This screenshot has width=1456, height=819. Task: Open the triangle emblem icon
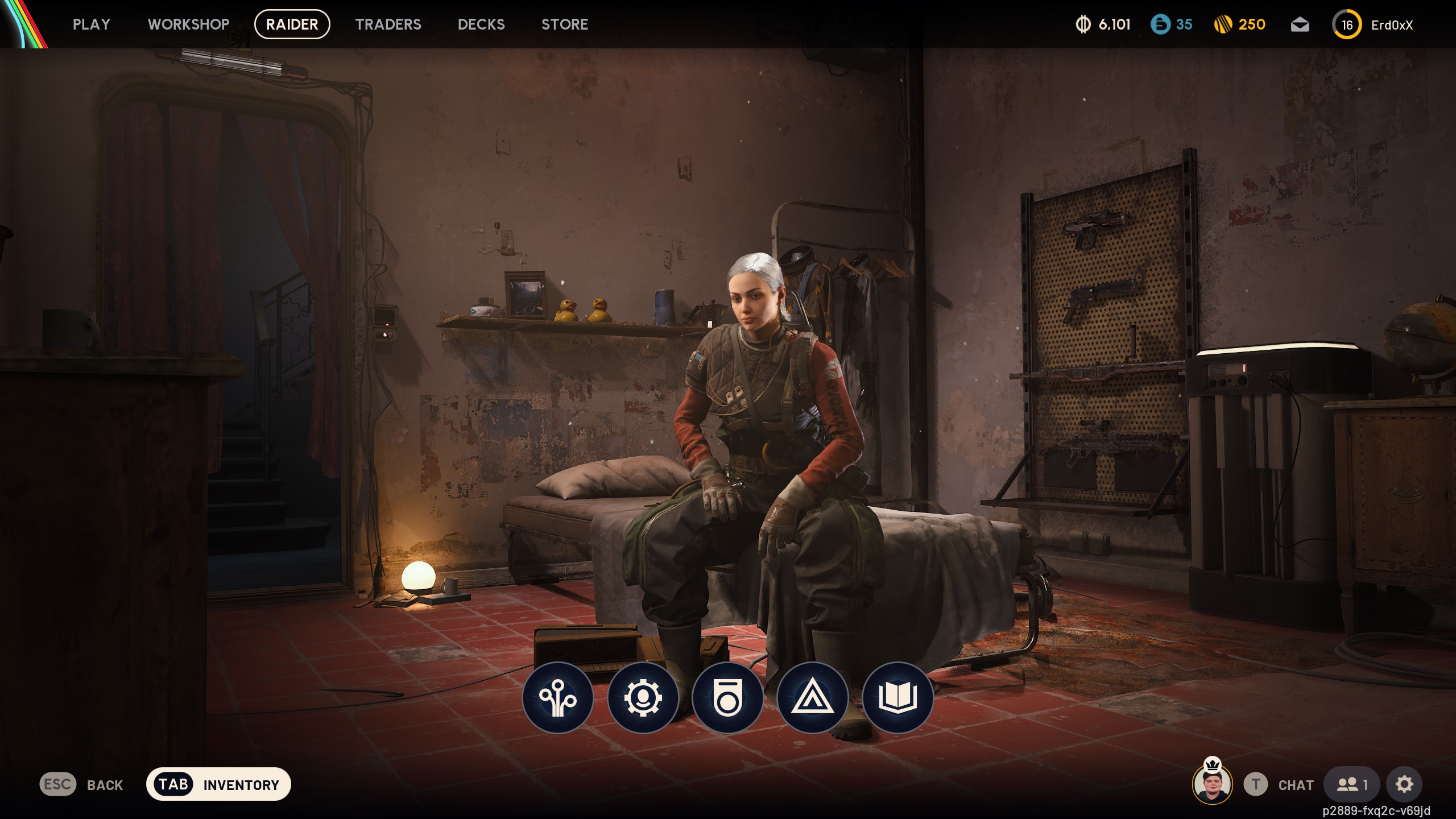[x=812, y=698]
